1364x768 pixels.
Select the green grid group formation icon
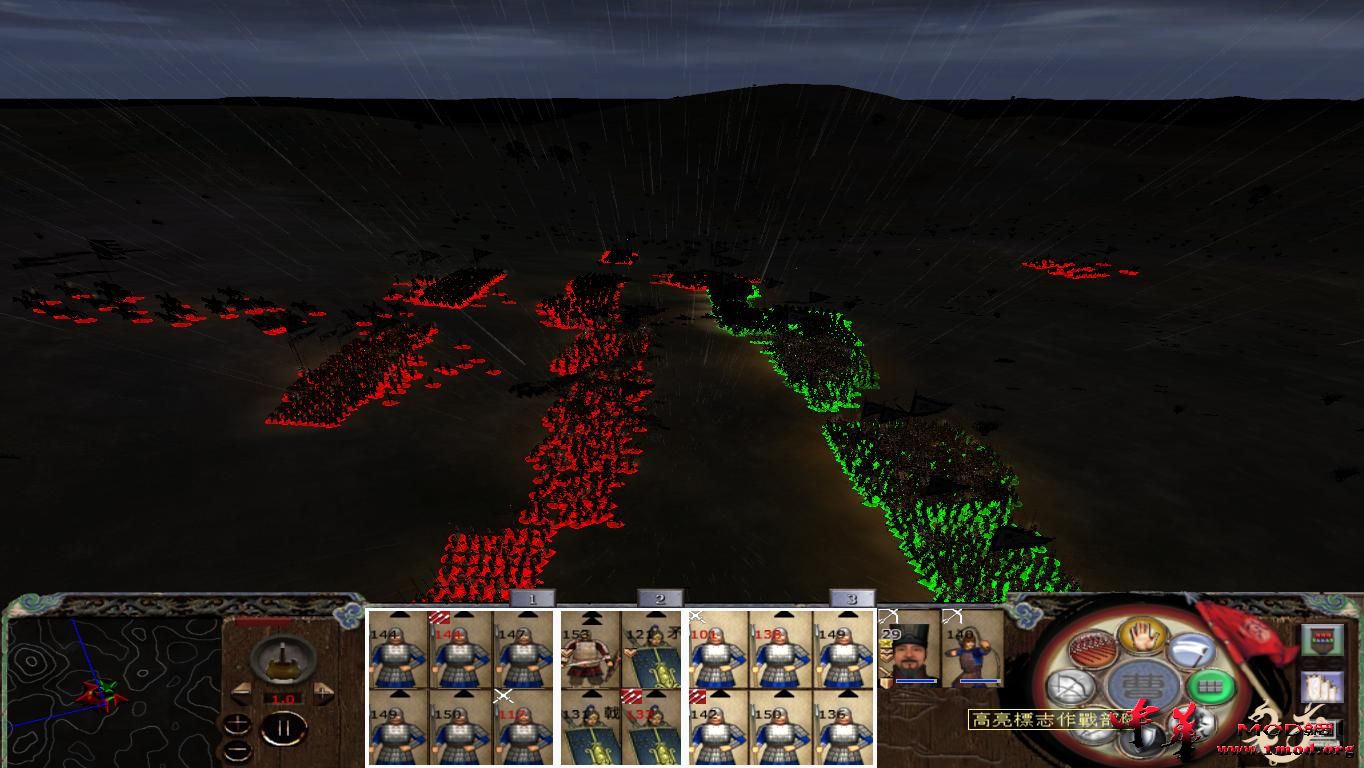click(1209, 686)
